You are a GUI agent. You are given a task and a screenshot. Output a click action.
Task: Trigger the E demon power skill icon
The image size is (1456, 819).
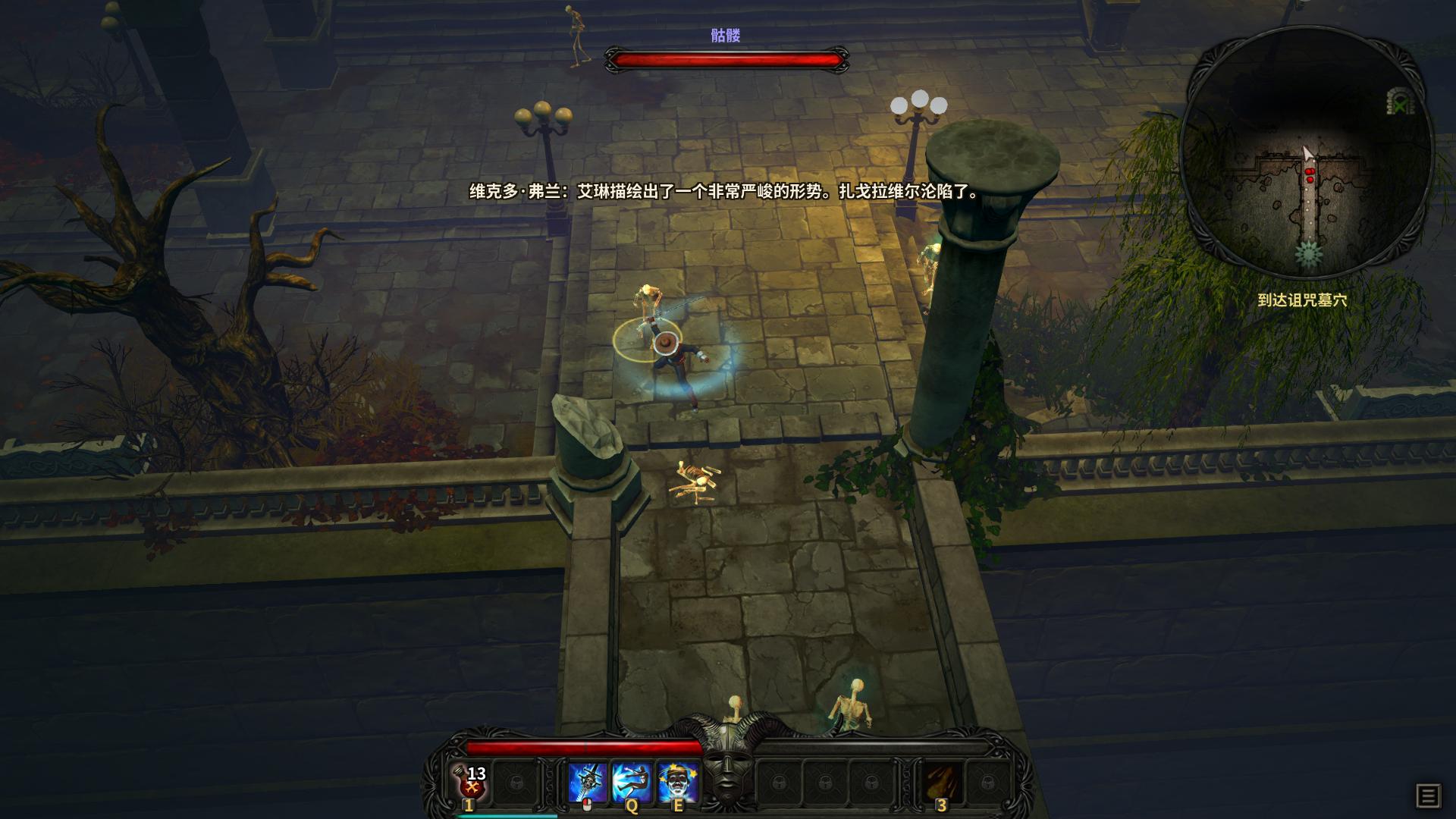coord(678,780)
